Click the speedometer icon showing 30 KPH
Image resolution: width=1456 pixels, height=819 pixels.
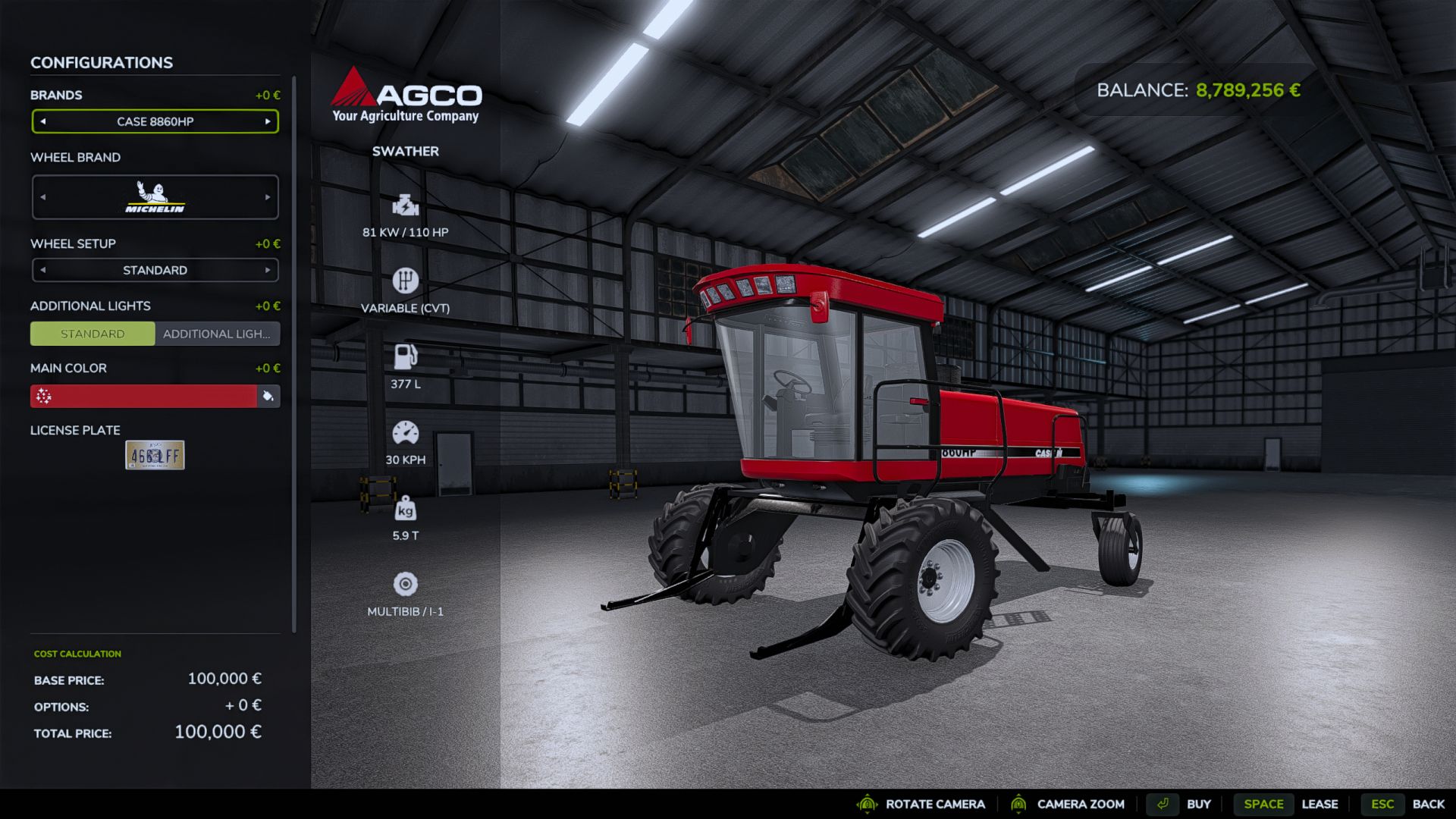click(x=406, y=432)
